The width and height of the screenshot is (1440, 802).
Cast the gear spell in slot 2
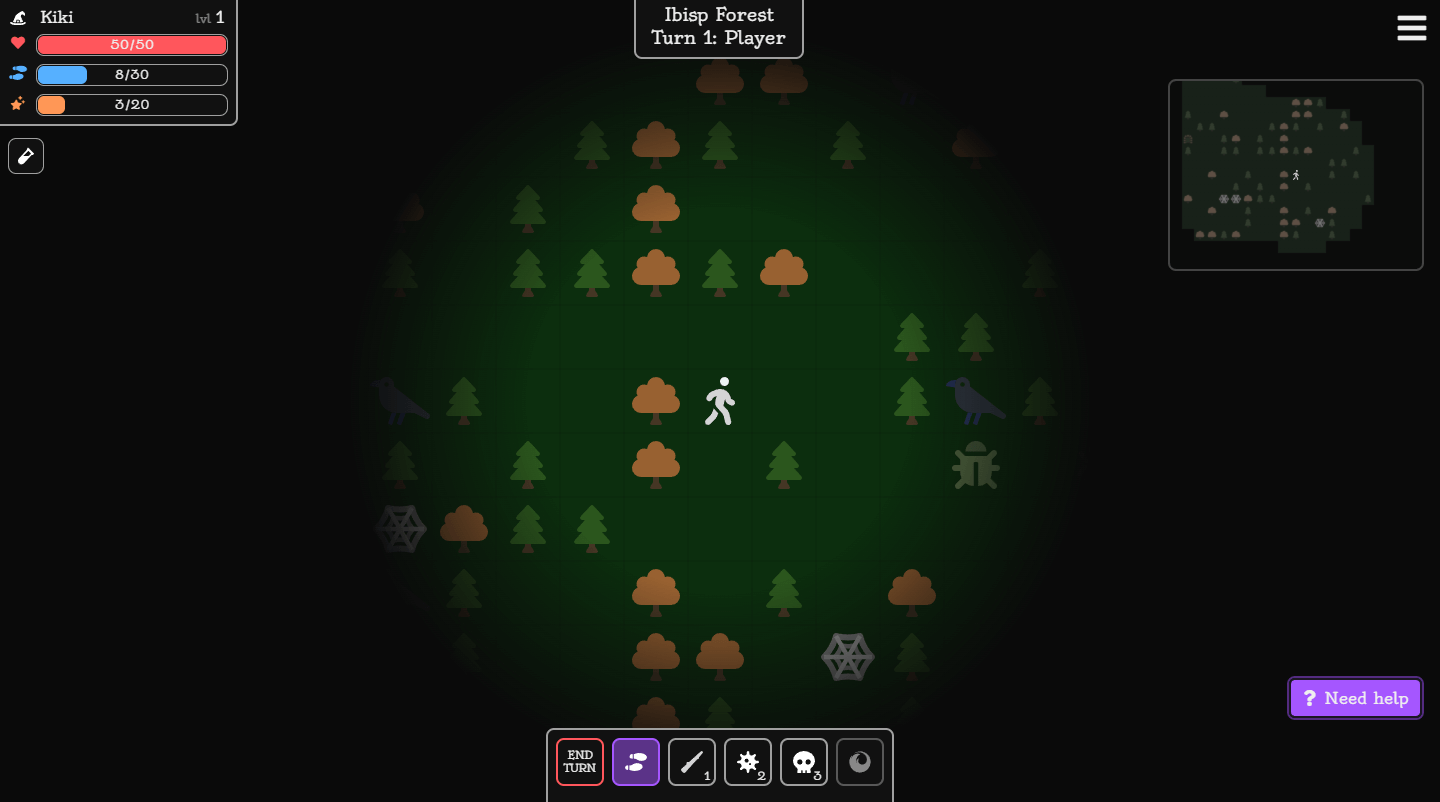coord(748,762)
